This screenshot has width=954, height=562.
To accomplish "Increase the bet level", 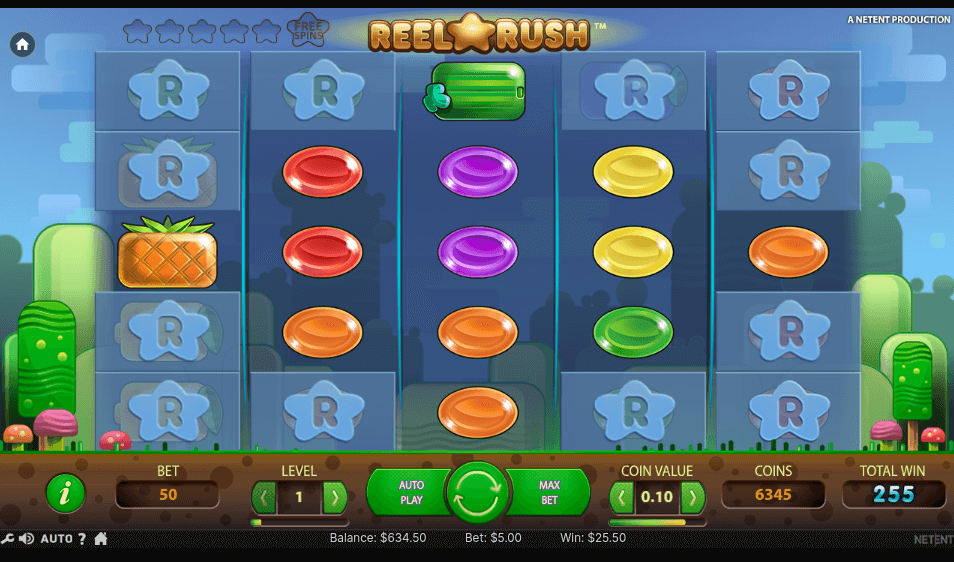I will pyautogui.click(x=335, y=497).
